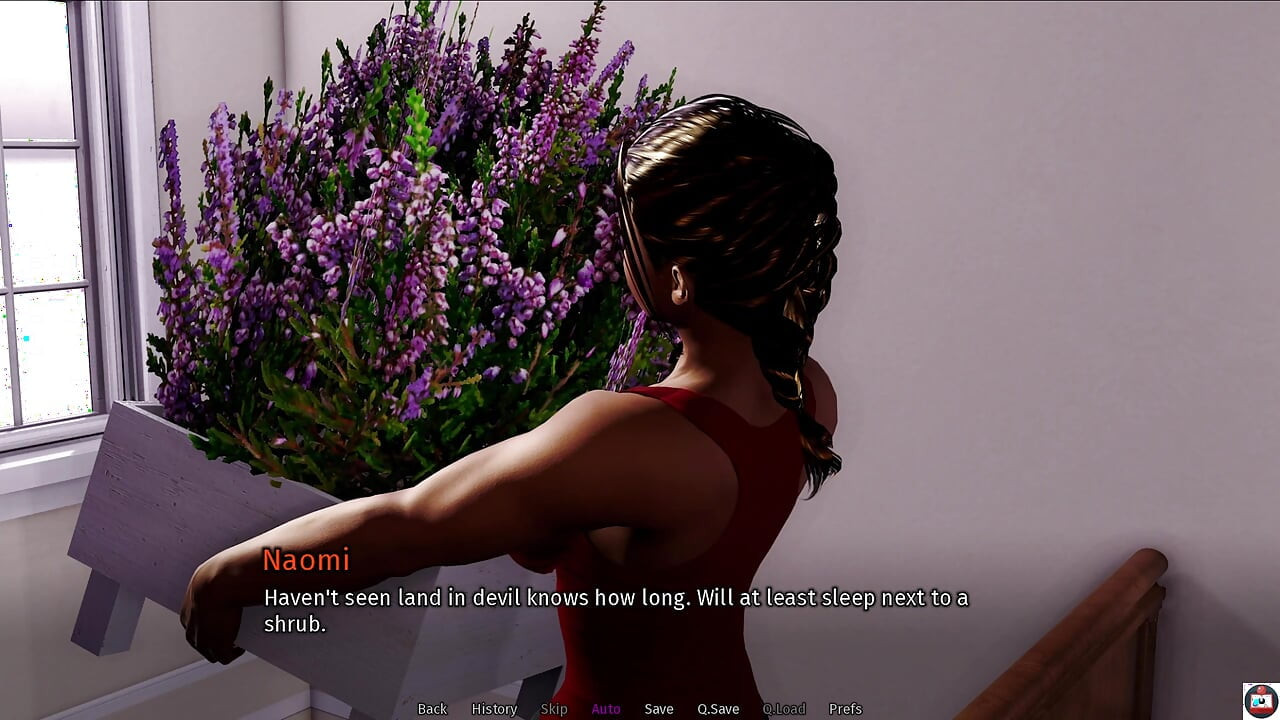Open the dialogue History log
Screen dimensions: 1280x720
(494, 709)
